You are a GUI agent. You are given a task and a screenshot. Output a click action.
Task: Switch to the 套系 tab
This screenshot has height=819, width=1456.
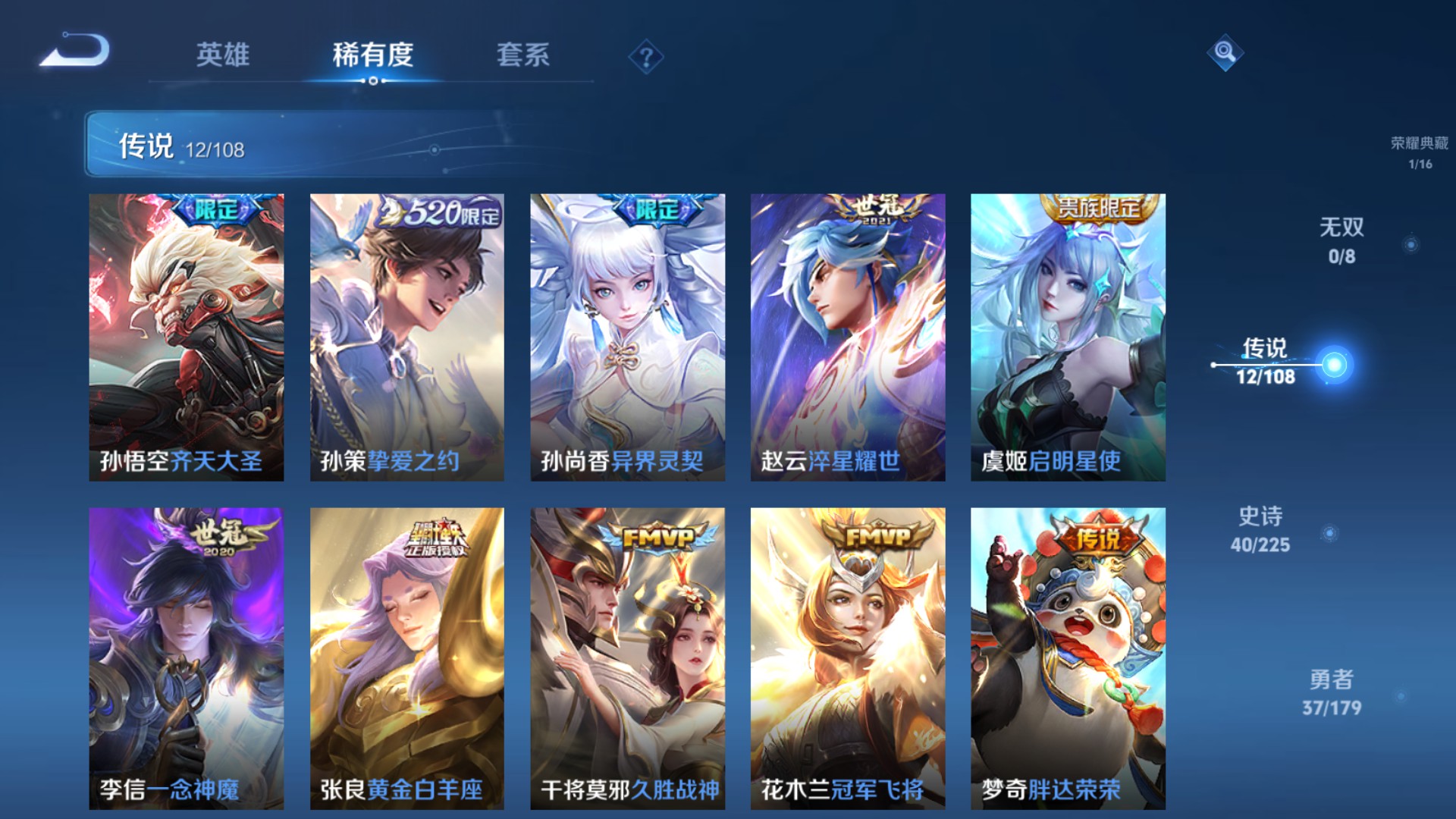point(525,55)
